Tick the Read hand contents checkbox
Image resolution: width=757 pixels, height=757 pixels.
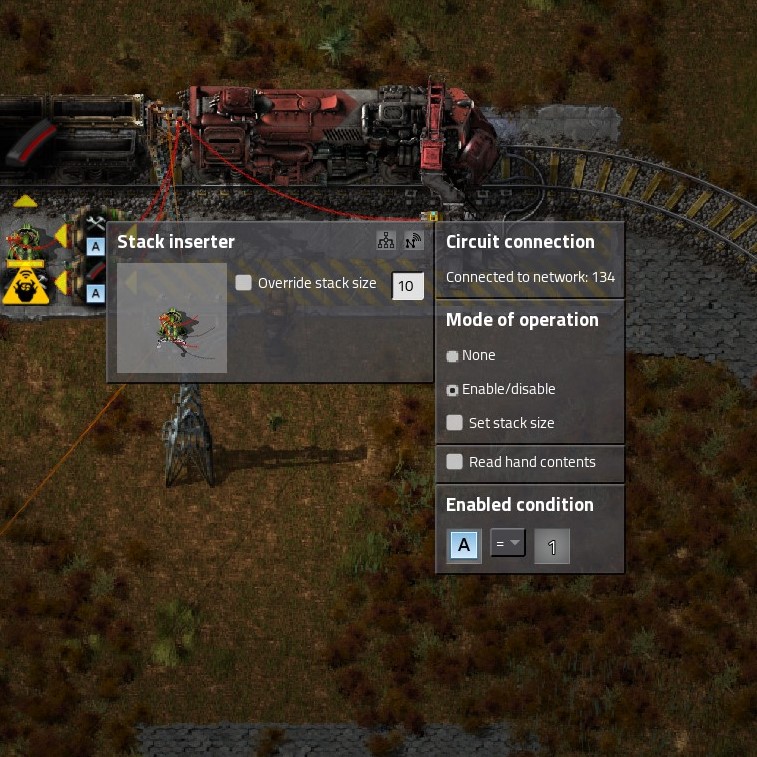[x=455, y=462]
